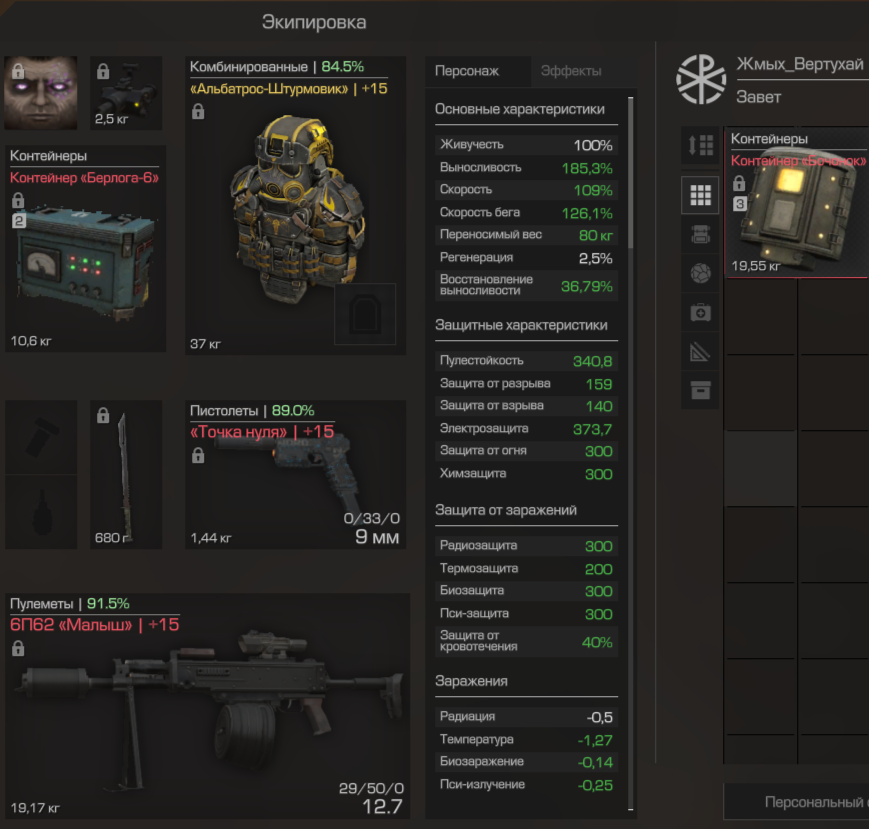Filter inventory by artifact sphere icon
This screenshot has height=829, width=869.
point(700,273)
